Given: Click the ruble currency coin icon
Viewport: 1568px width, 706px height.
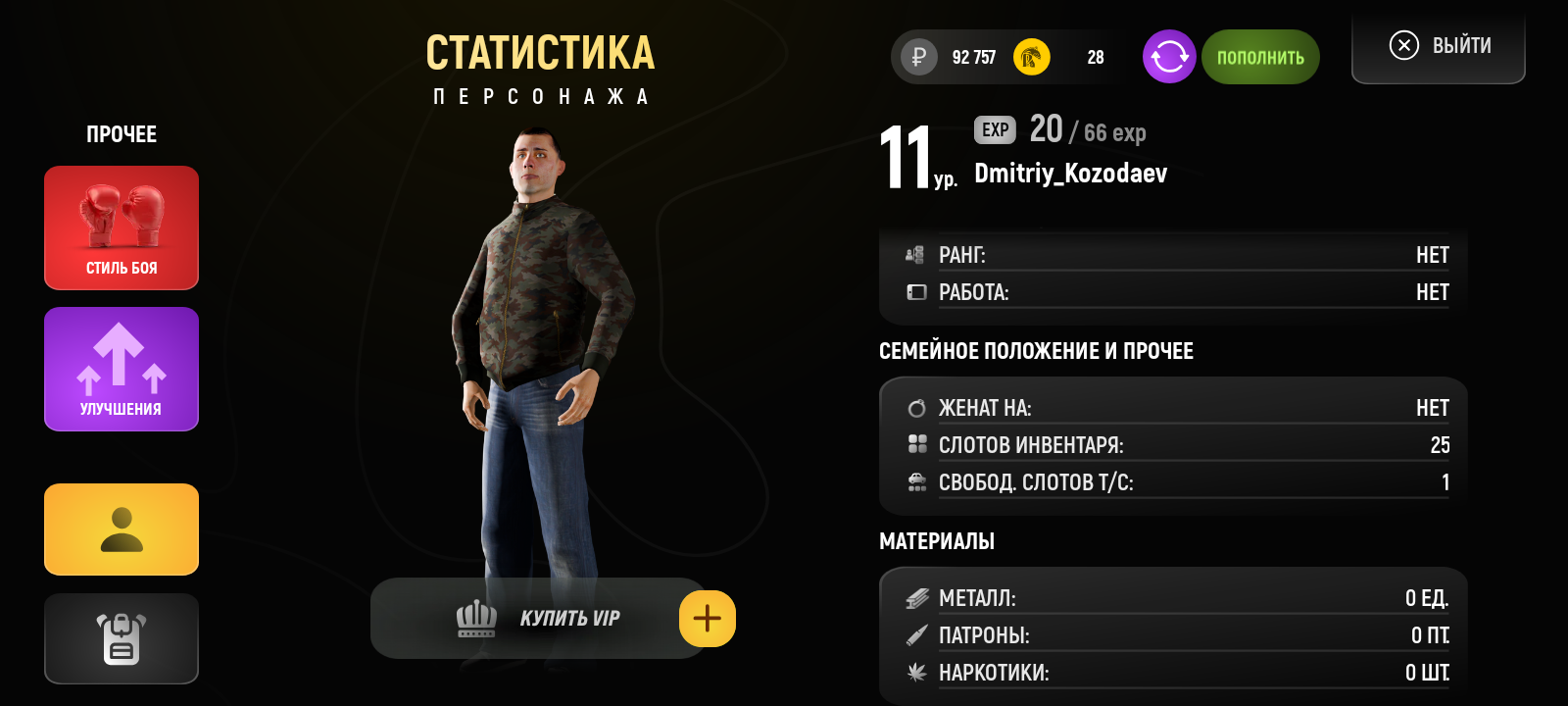Looking at the screenshot, I should [x=916, y=57].
